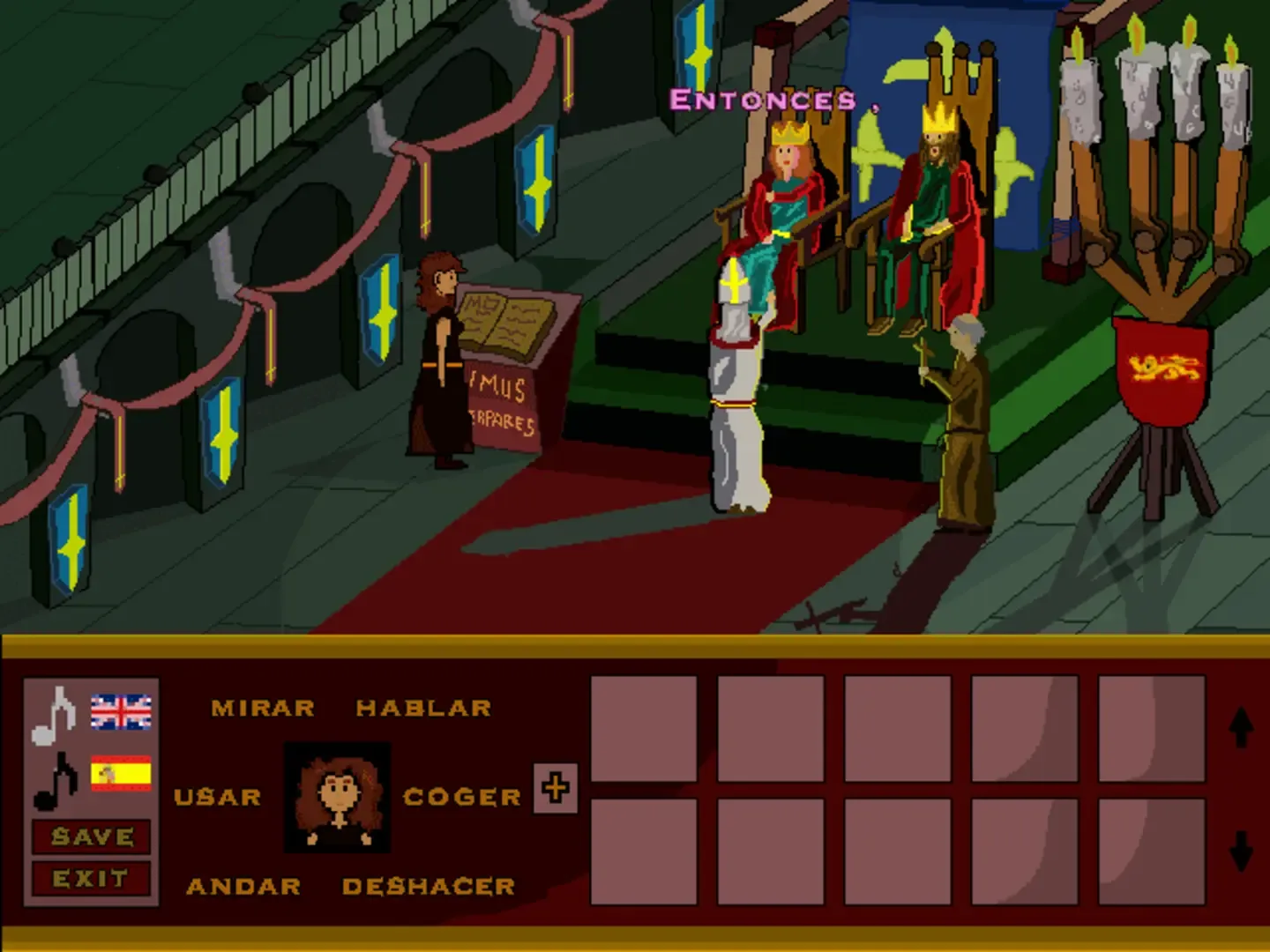Screen dimensions: 1270x952
Task: Select the DESHACER verb
Action: [429, 887]
